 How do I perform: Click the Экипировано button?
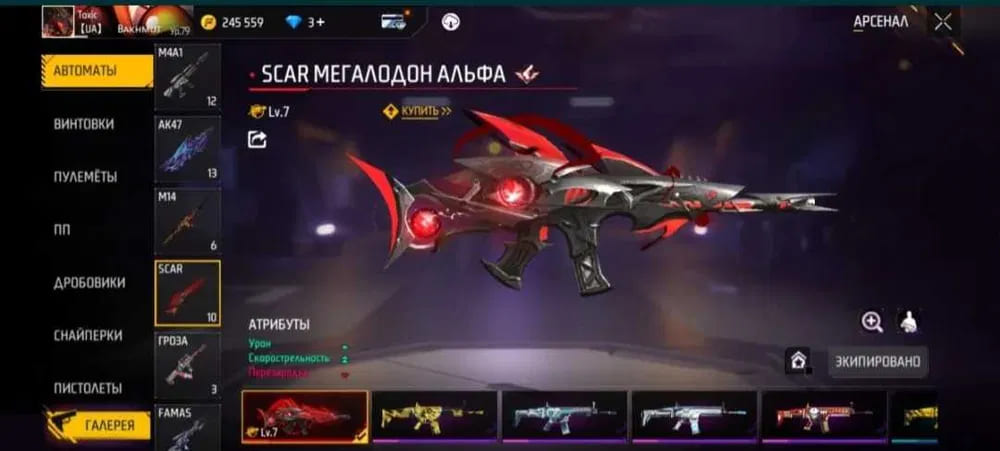[x=877, y=361]
